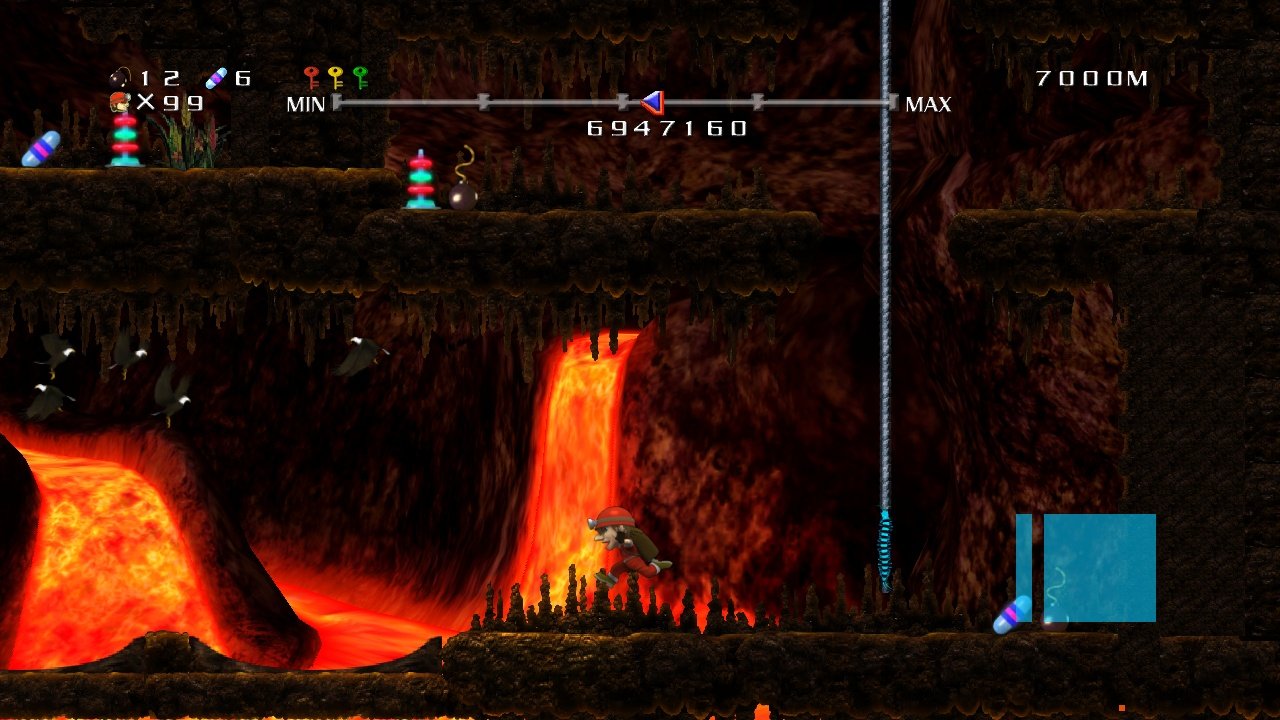Viewport: 1280px width, 720px height.
Task: Click the tick mark nearest MIN
Action: [x=485, y=100]
